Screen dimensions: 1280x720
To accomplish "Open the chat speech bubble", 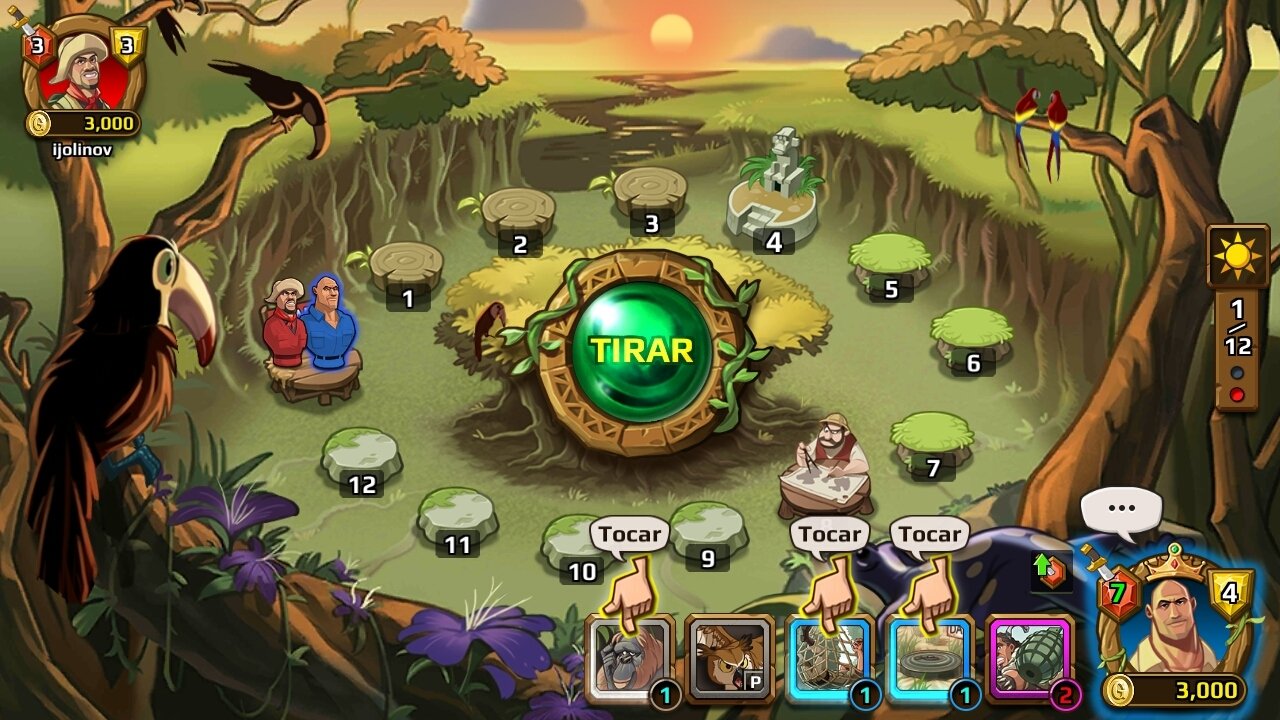I will 1121,508.
